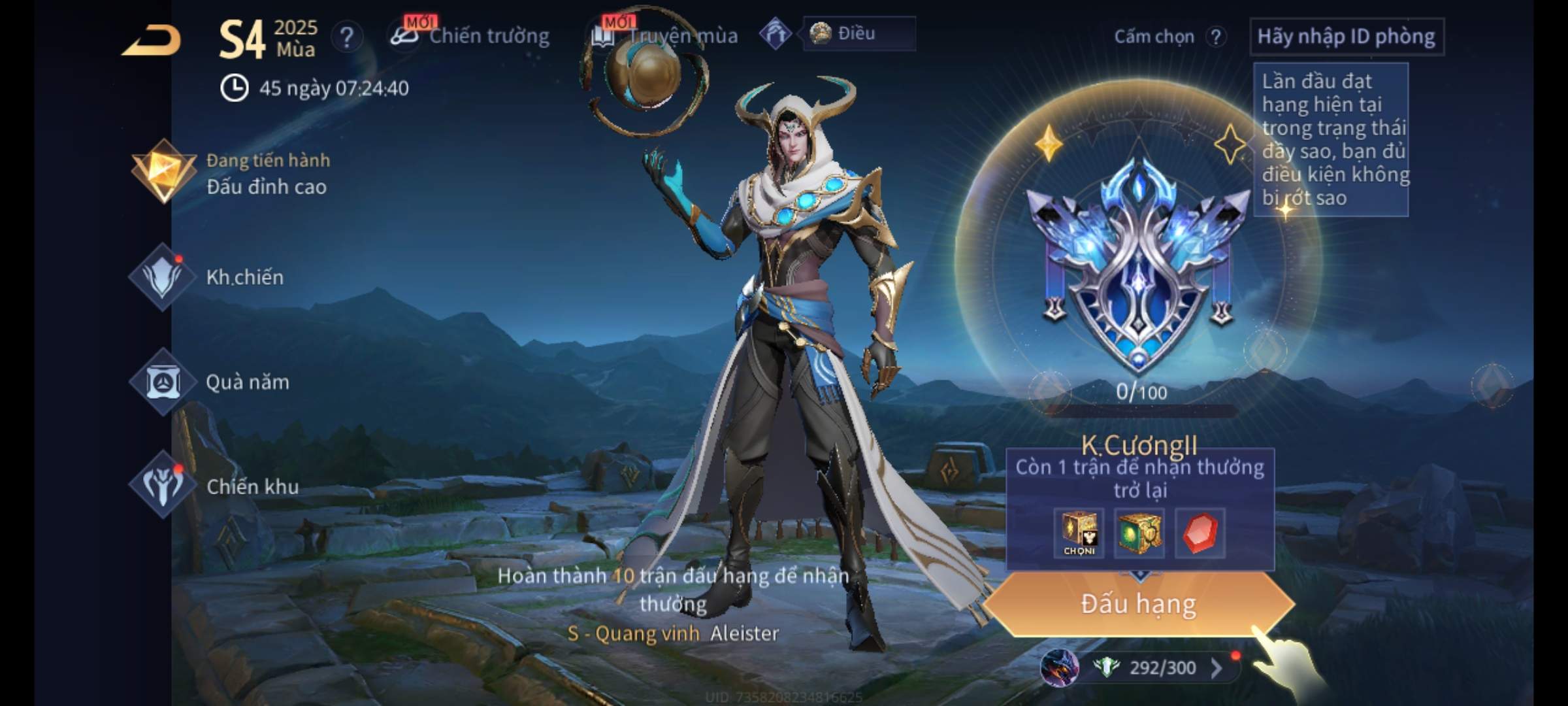This screenshot has width=1568, height=706.
Task: Select the green reward chest
Action: point(1139,533)
